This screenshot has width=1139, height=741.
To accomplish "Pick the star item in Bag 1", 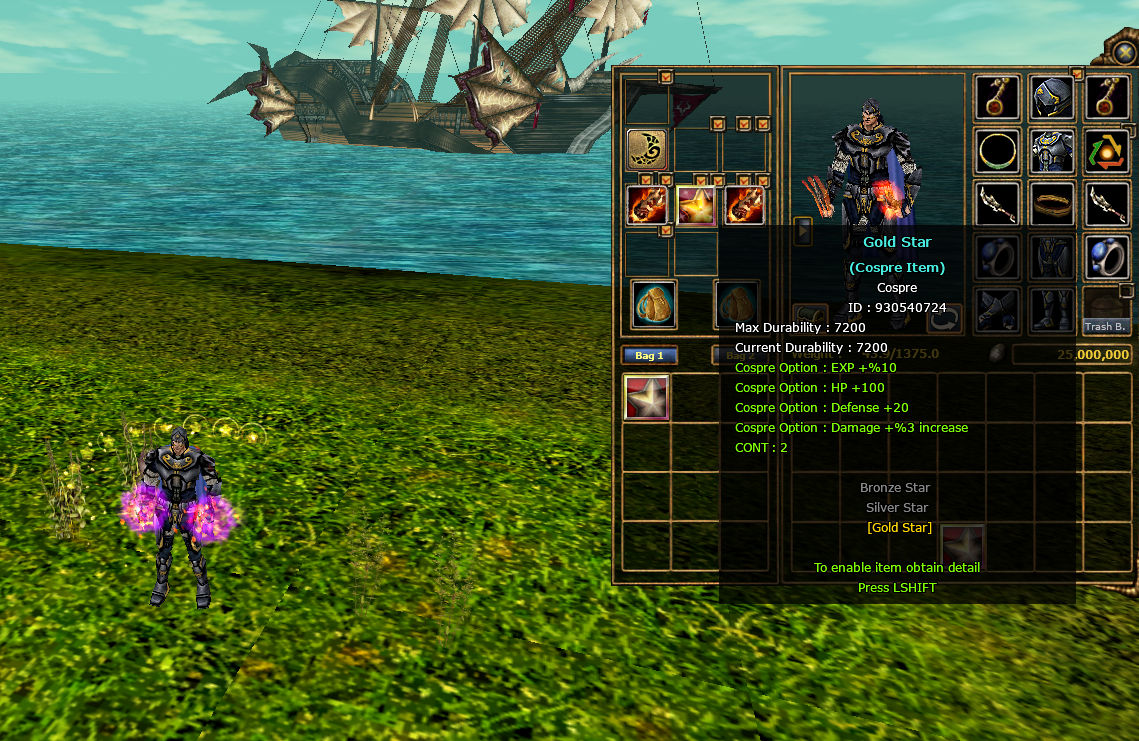I will [x=646, y=397].
